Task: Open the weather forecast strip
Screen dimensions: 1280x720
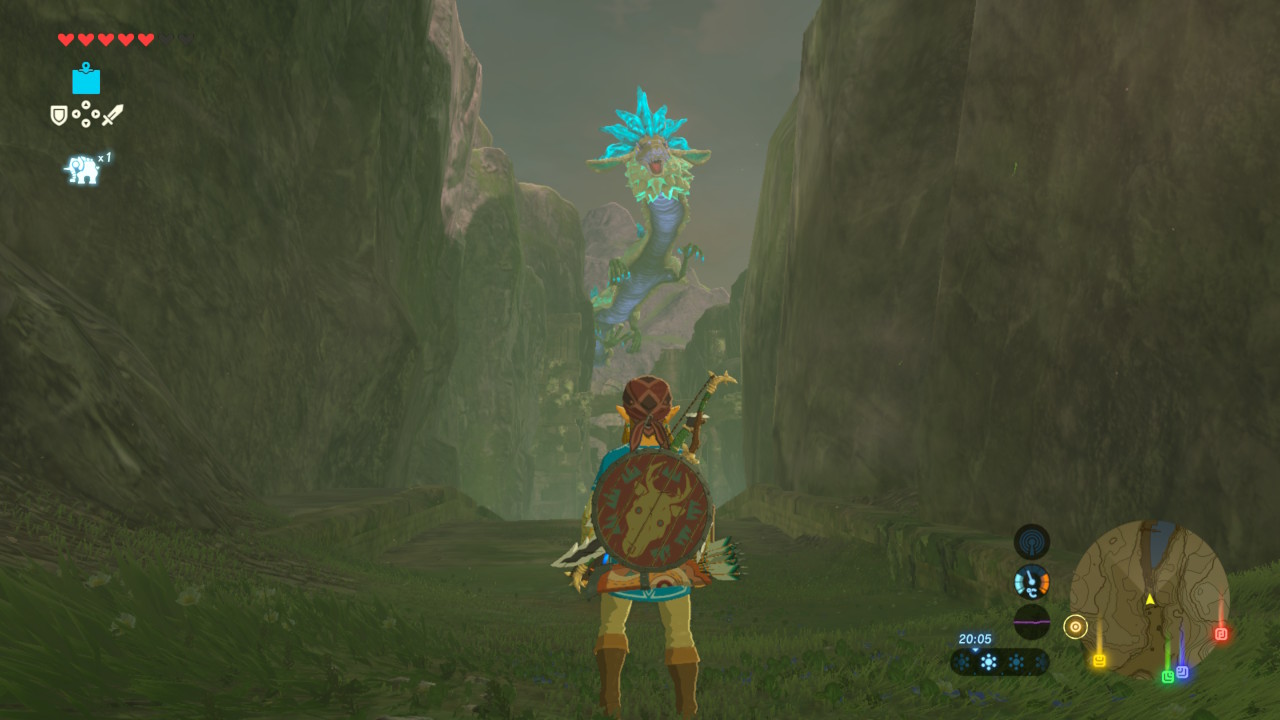Action: [999, 662]
